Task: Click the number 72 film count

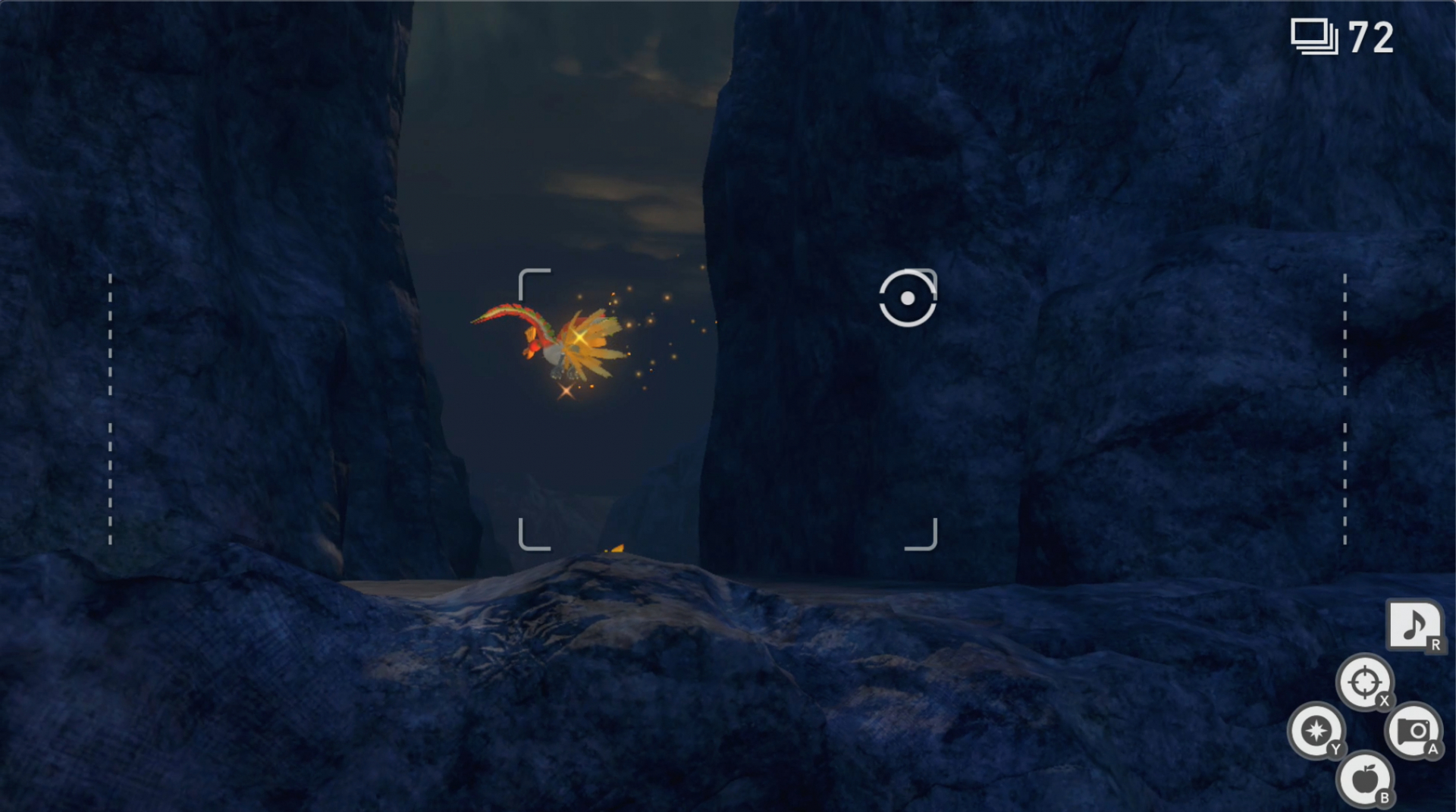Action: point(1371,38)
